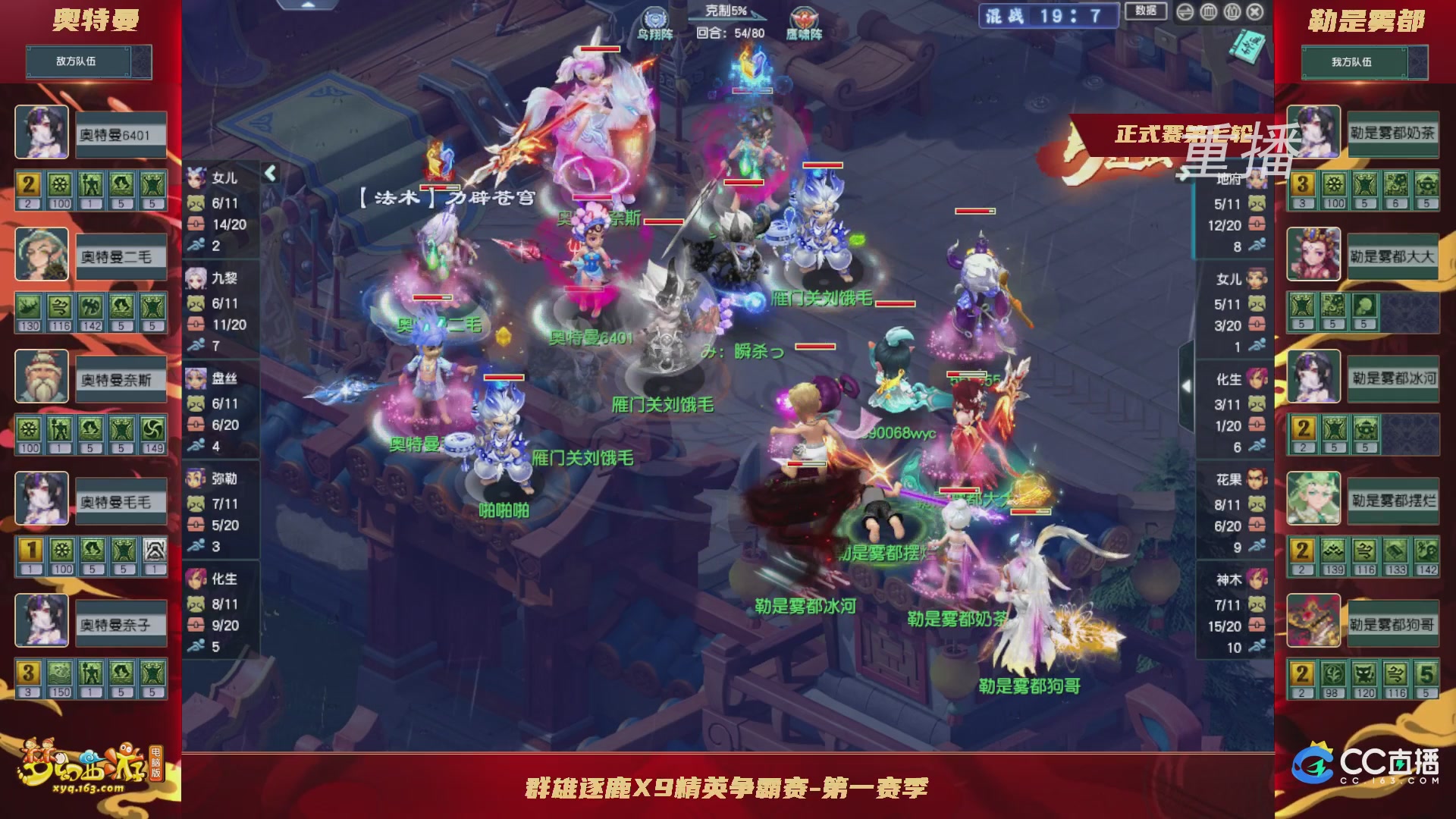Click the running speed icon under 九黎
1456x819 pixels.
pos(196,343)
